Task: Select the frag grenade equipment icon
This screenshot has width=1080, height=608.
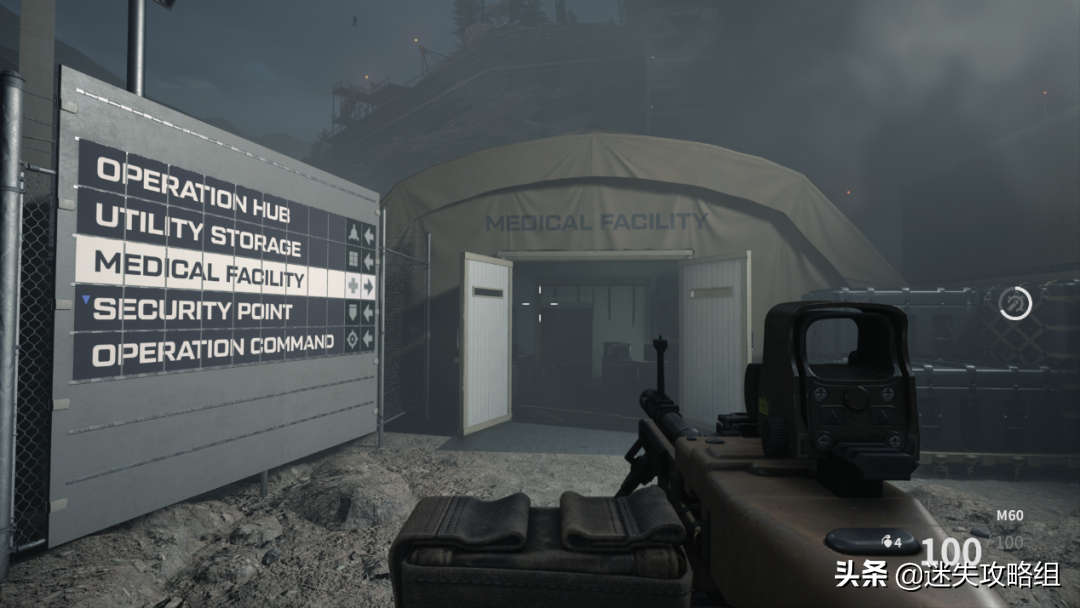Action: click(885, 542)
